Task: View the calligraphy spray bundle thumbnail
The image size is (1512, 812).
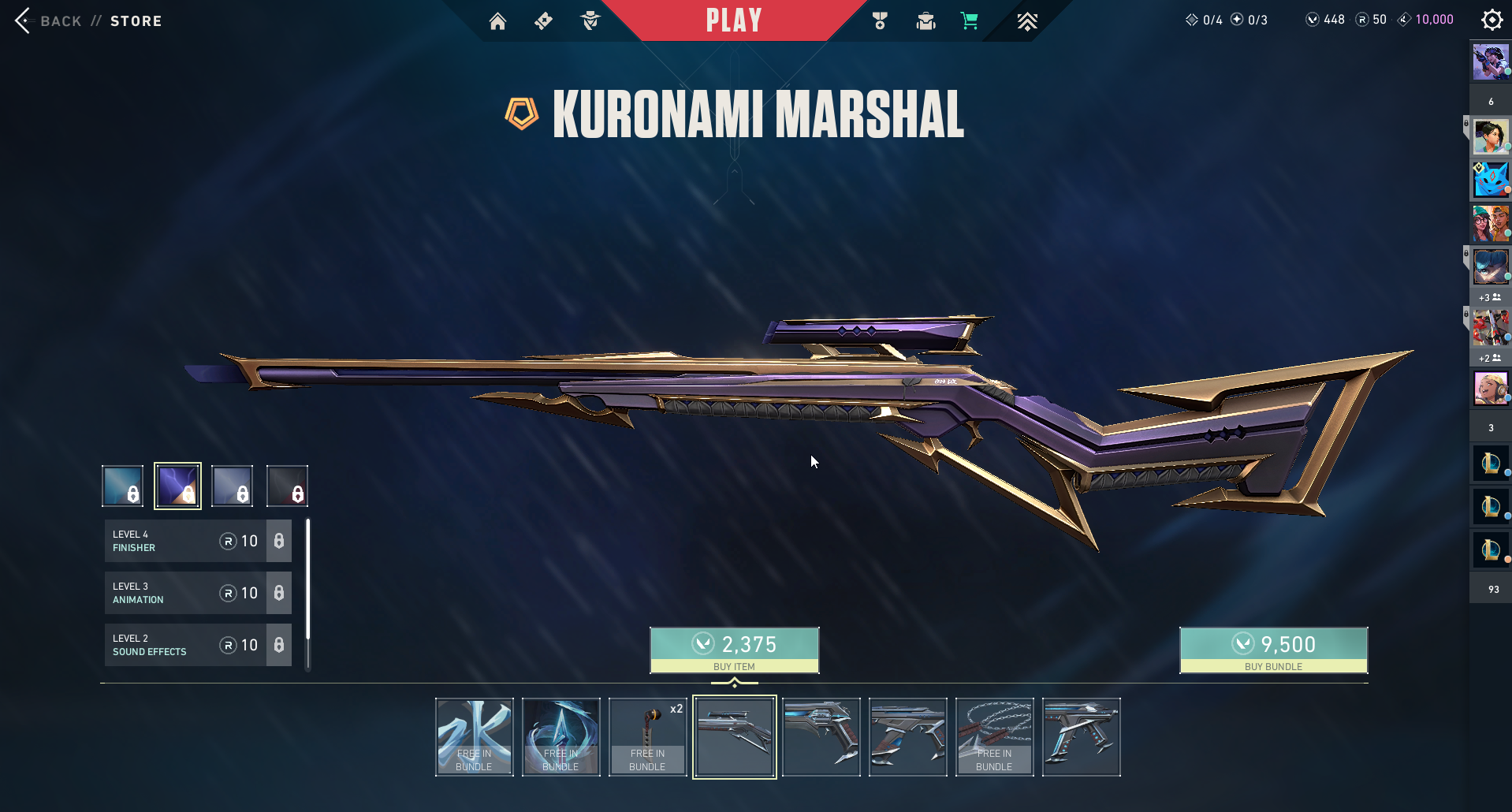Action: [474, 737]
